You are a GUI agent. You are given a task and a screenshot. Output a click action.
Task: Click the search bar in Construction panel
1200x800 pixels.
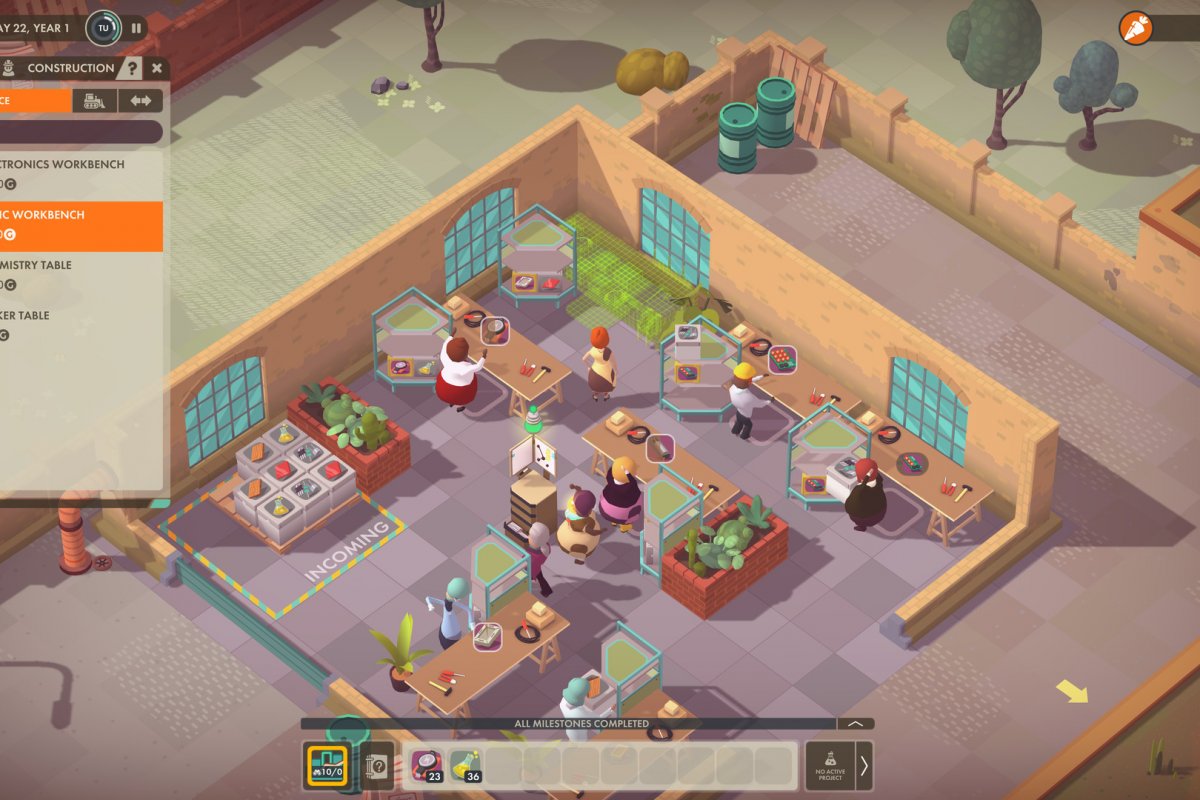click(x=80, y=132)
